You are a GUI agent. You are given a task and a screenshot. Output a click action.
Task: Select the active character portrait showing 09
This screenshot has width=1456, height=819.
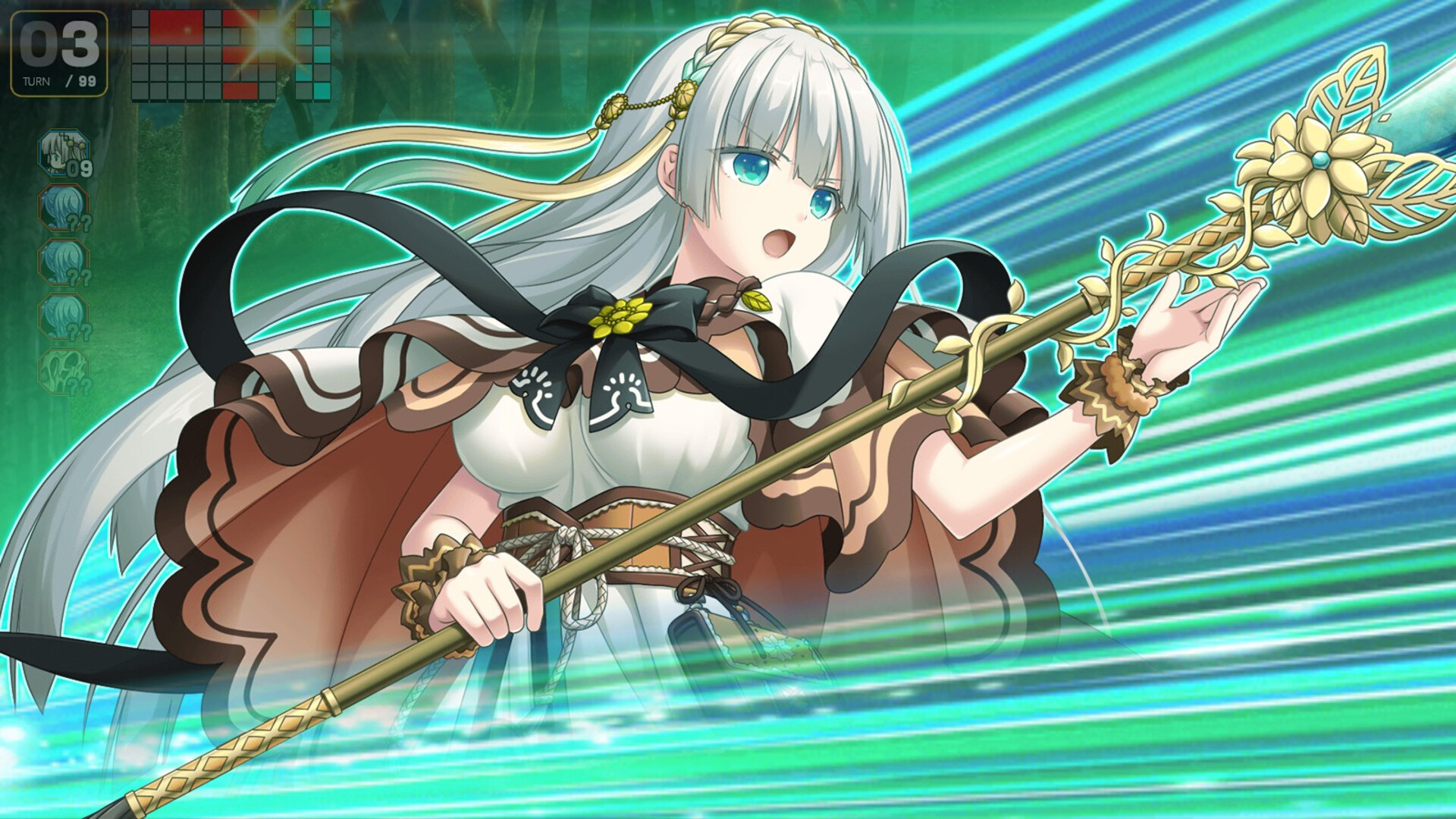pos(63,153)
